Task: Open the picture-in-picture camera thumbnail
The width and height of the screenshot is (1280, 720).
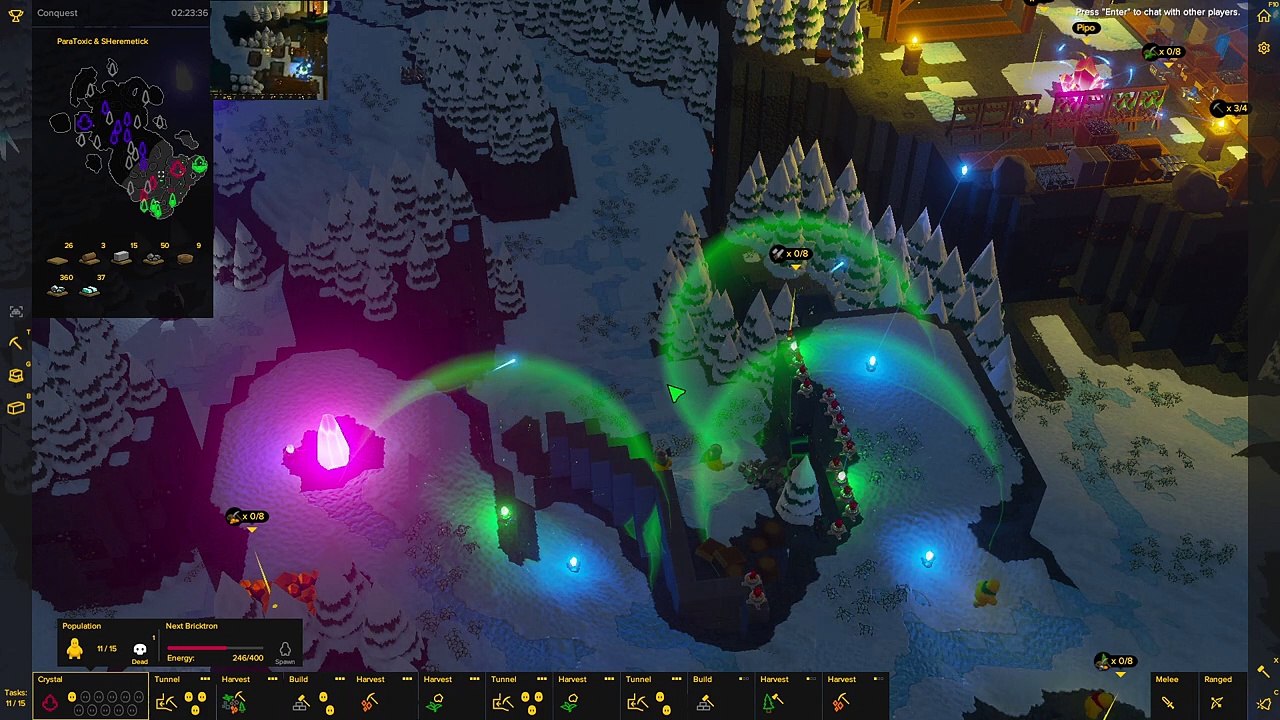Action: [269, 50]
